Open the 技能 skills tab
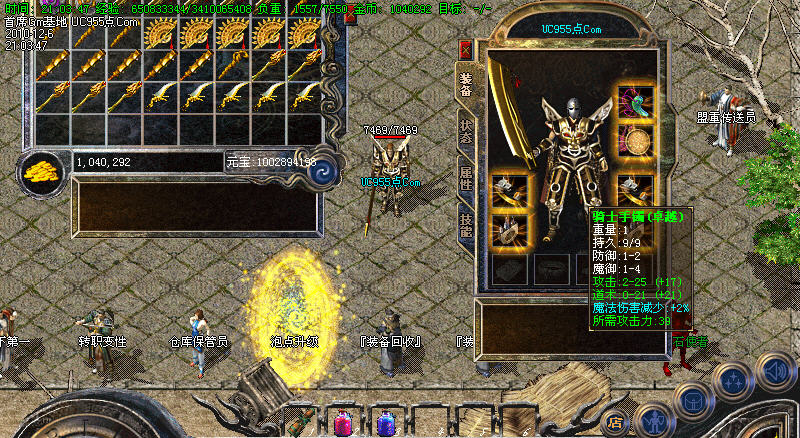This screenshot has width=800, height=438. (x=465, y=225)
